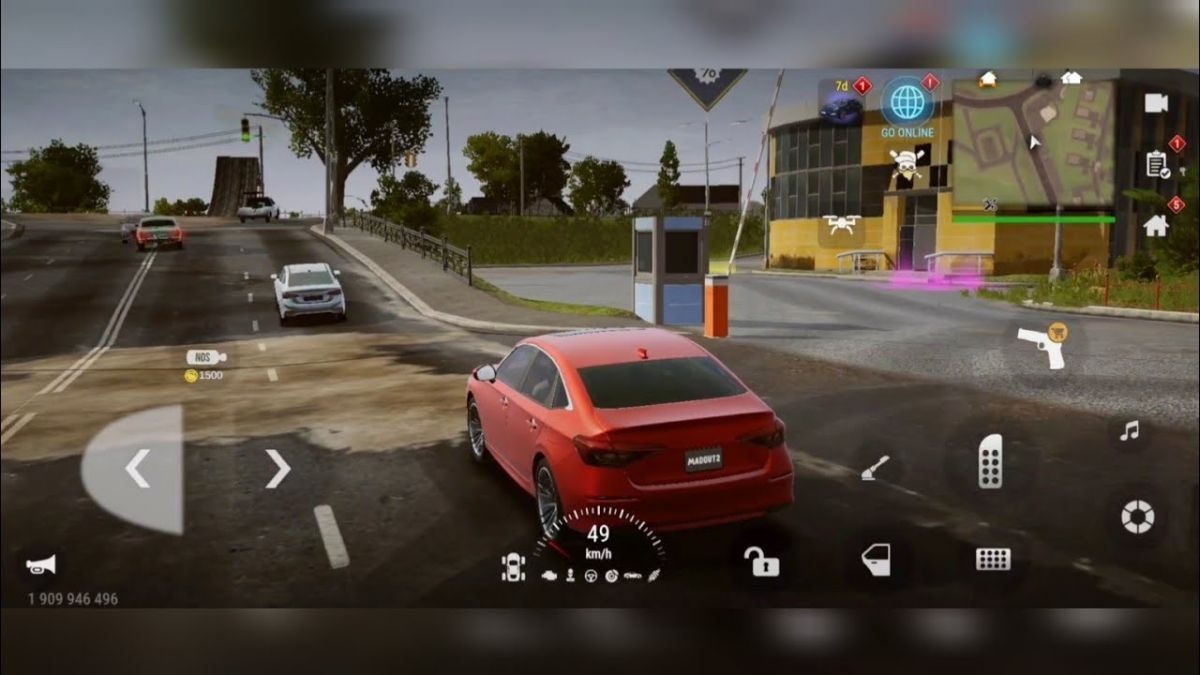This screenshot has width=1200, height=675.
Task: Open the white house icon menu
Action: click(1156, 225)
